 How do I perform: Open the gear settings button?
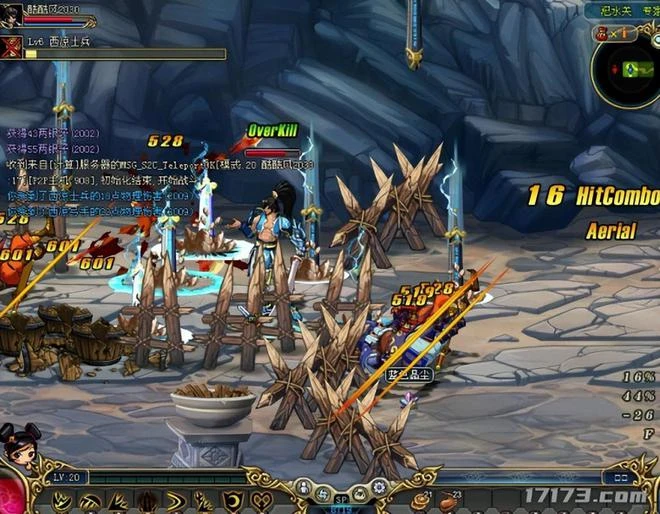click(x=379, y=488)
